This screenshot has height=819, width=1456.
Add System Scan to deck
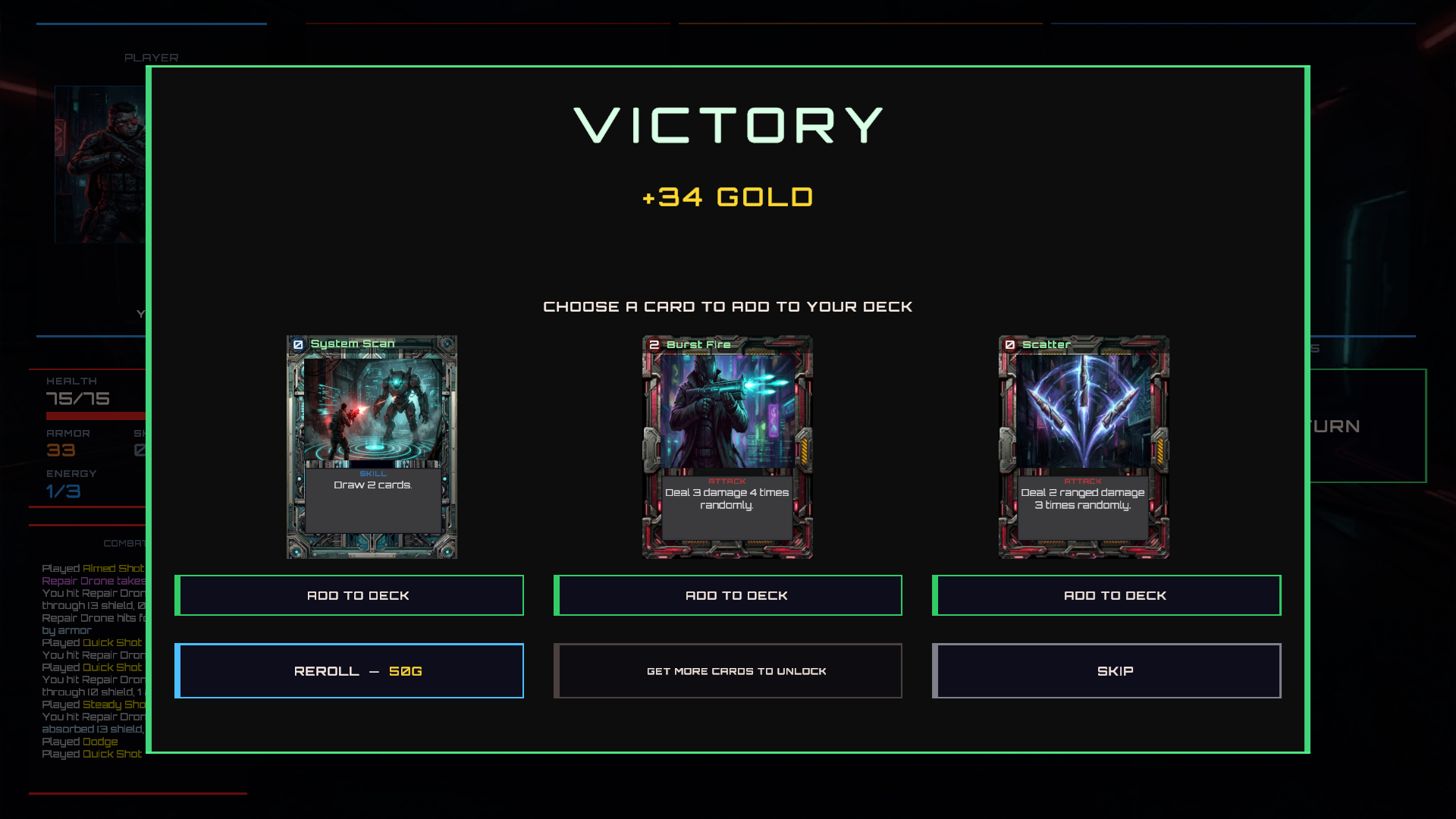click(x=350, y=595)
